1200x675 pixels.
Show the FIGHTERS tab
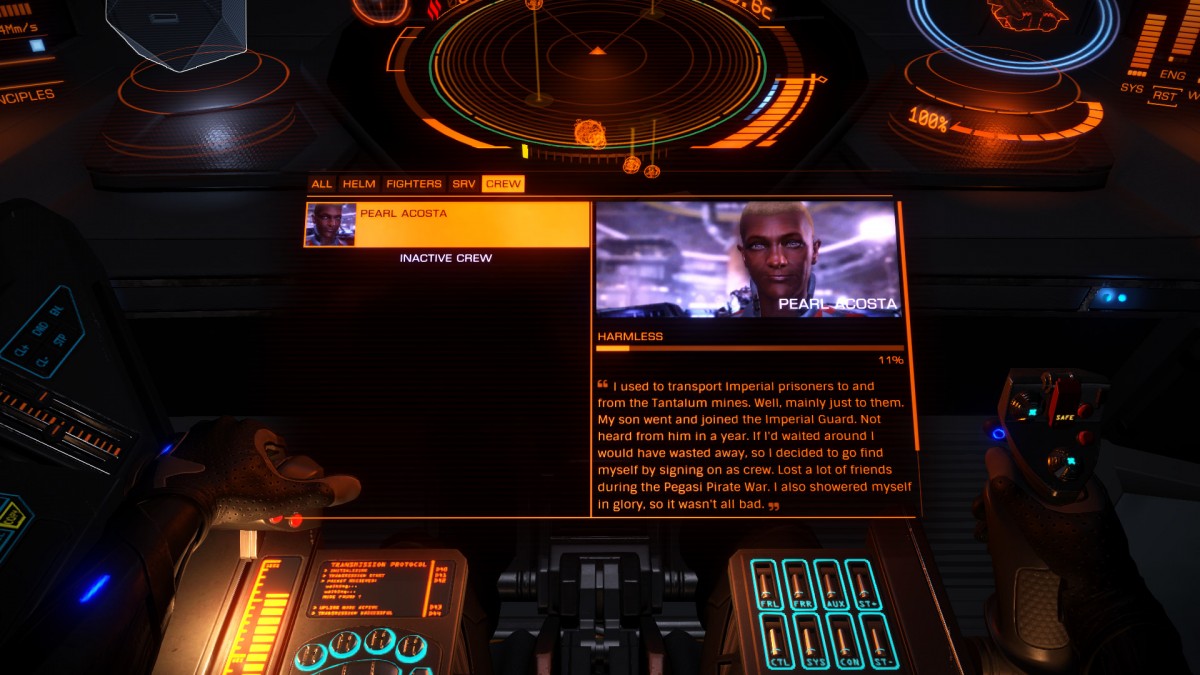(413, 184)
